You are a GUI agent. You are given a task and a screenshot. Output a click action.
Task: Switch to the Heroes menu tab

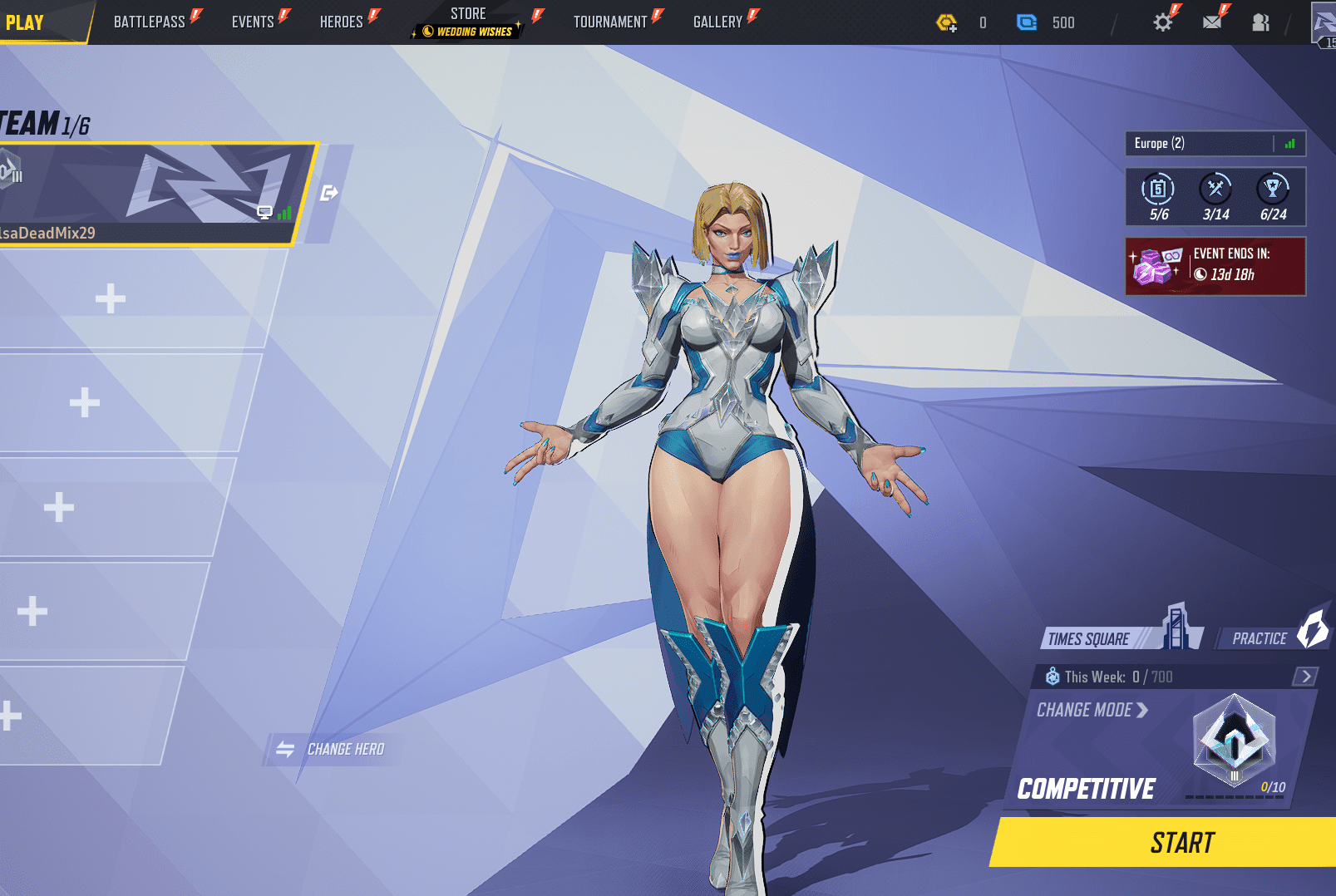pos(343,22)
